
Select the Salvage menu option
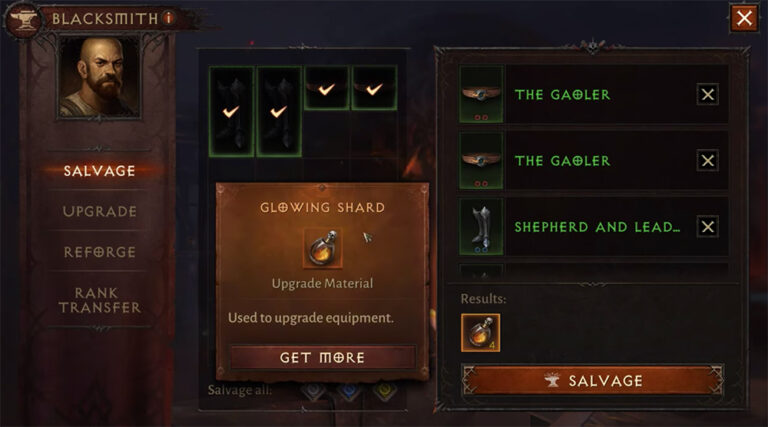(99, 170)
